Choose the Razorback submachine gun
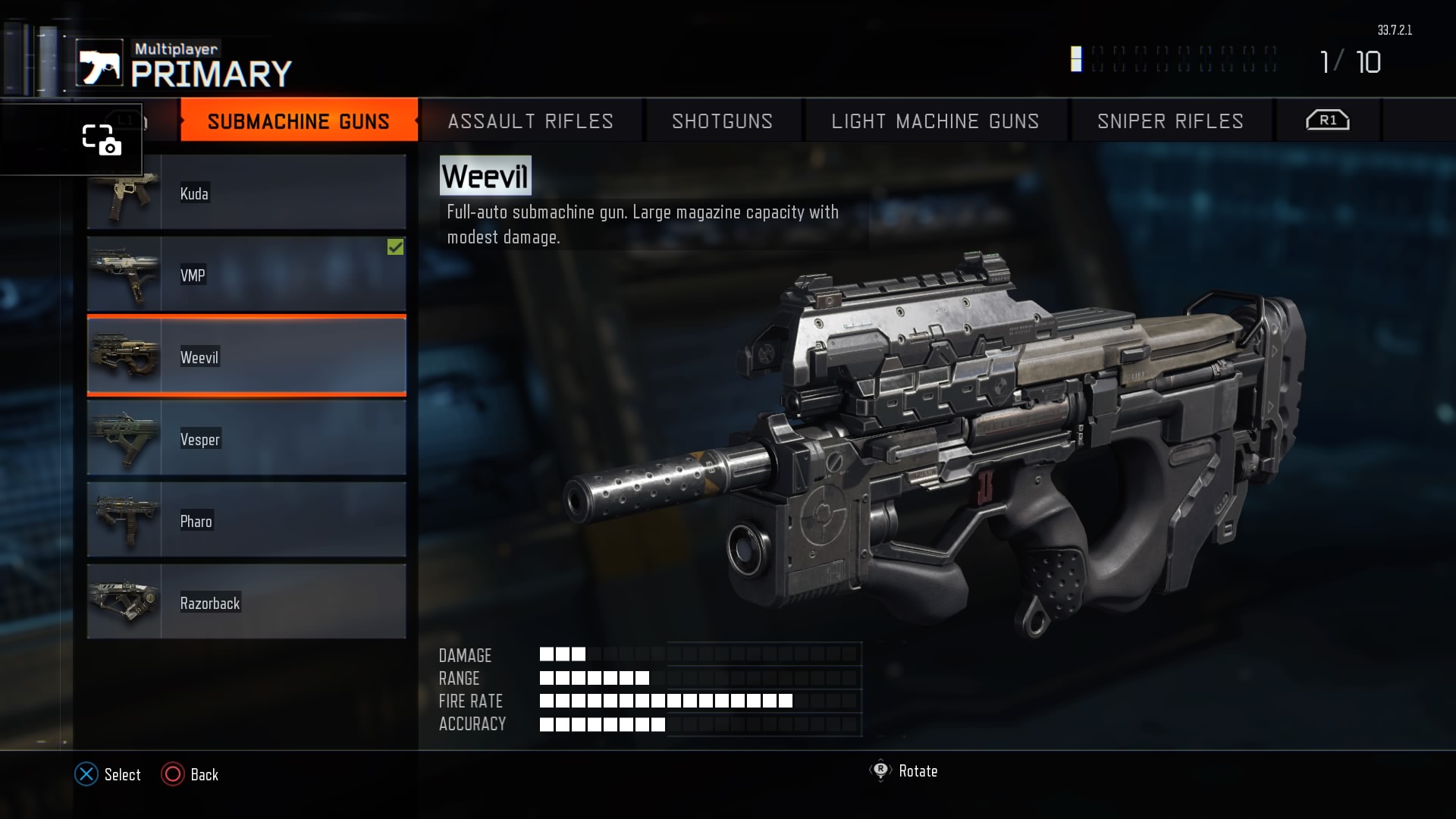This screenshot has width=1456, height=819. tap(246, 602)
